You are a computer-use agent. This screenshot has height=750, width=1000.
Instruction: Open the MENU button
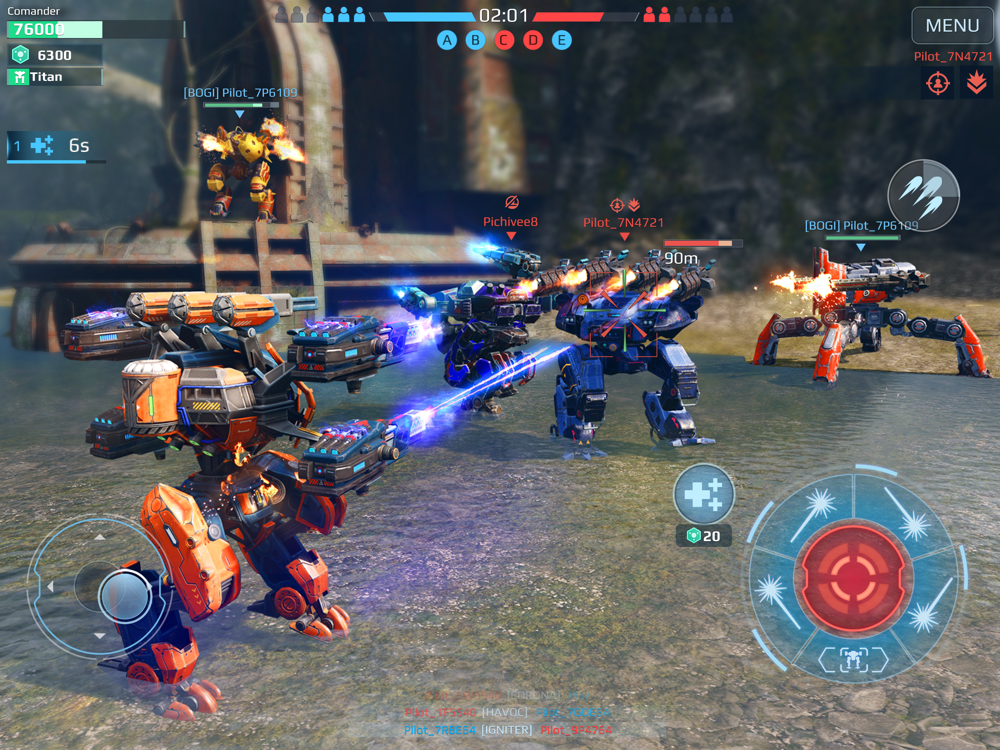pyautogui.click(x=952, y=26)
